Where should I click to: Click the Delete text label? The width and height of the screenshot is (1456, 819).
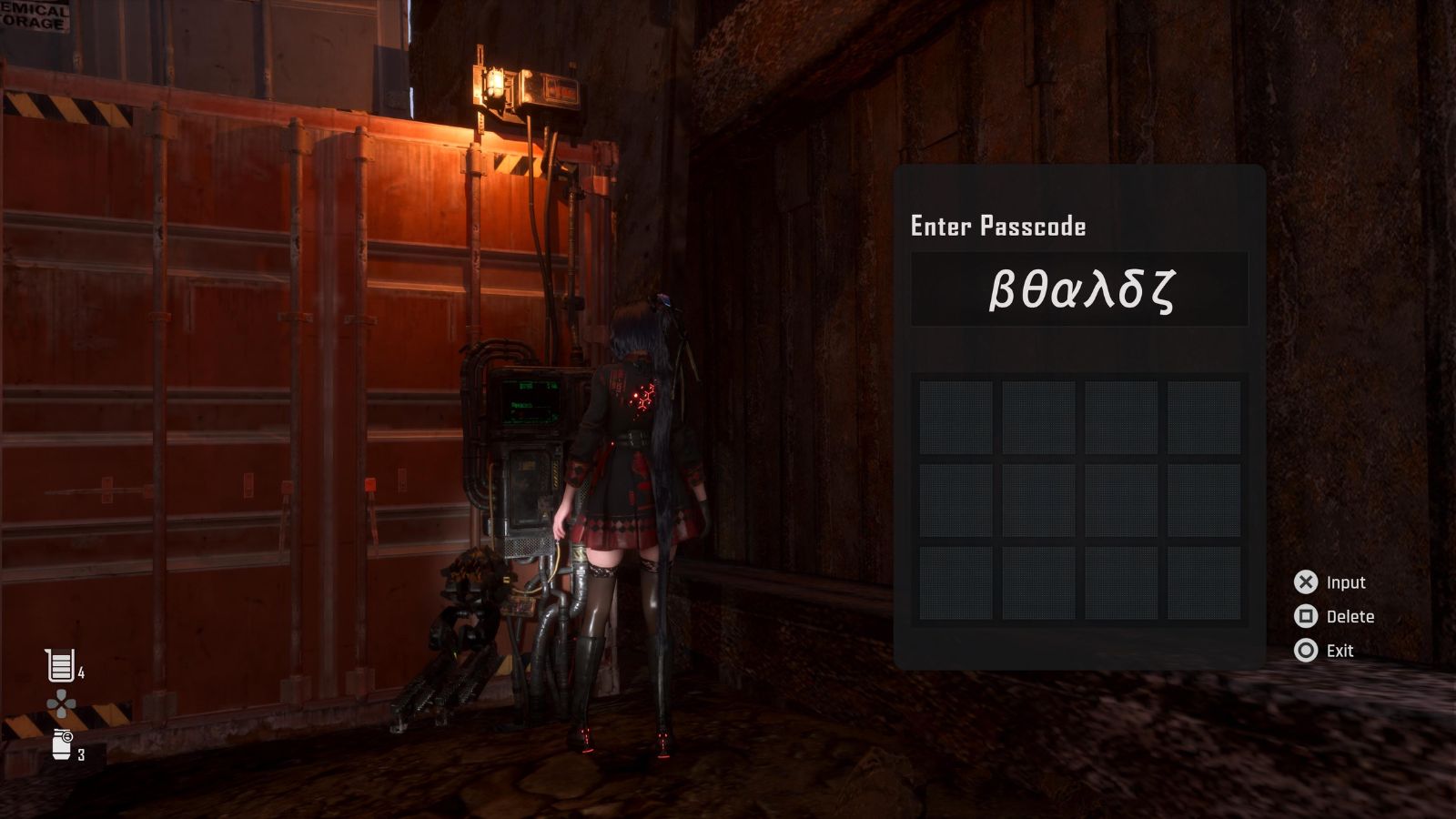pos(1351,617)
